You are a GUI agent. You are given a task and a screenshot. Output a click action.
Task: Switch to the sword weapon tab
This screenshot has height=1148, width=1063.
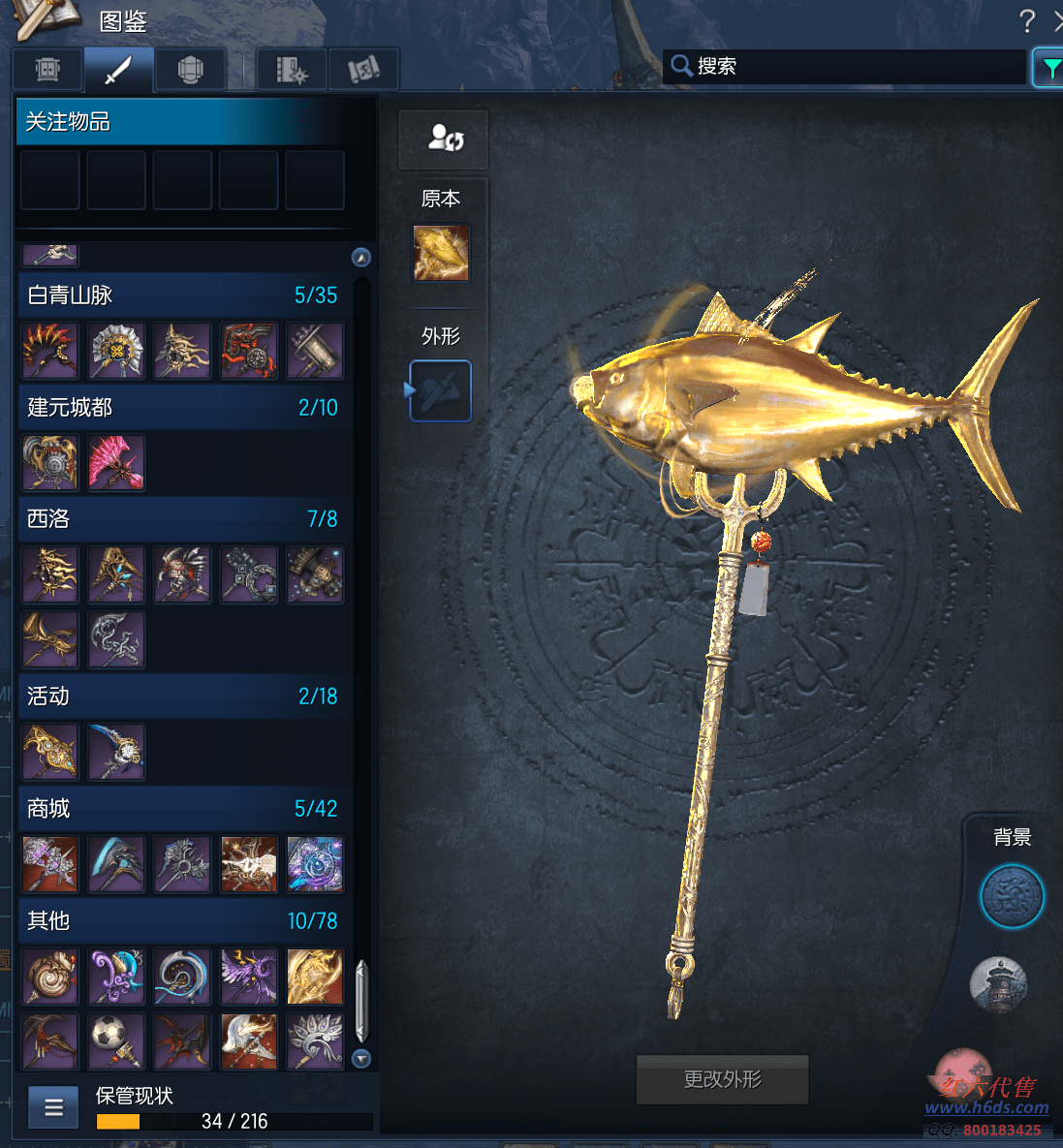118,70
